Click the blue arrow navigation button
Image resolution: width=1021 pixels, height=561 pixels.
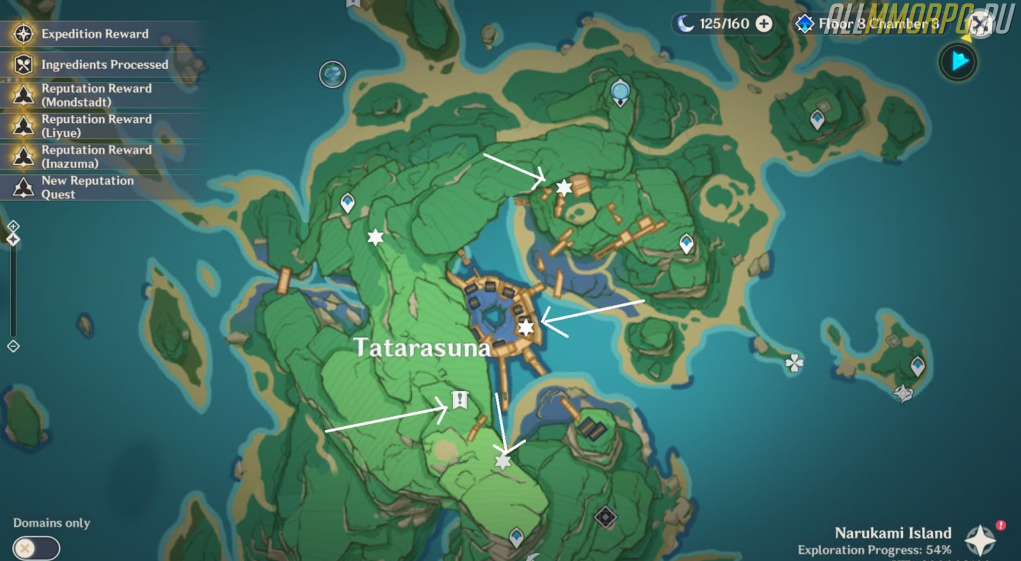pyautogui.click(x=958, y=62)
